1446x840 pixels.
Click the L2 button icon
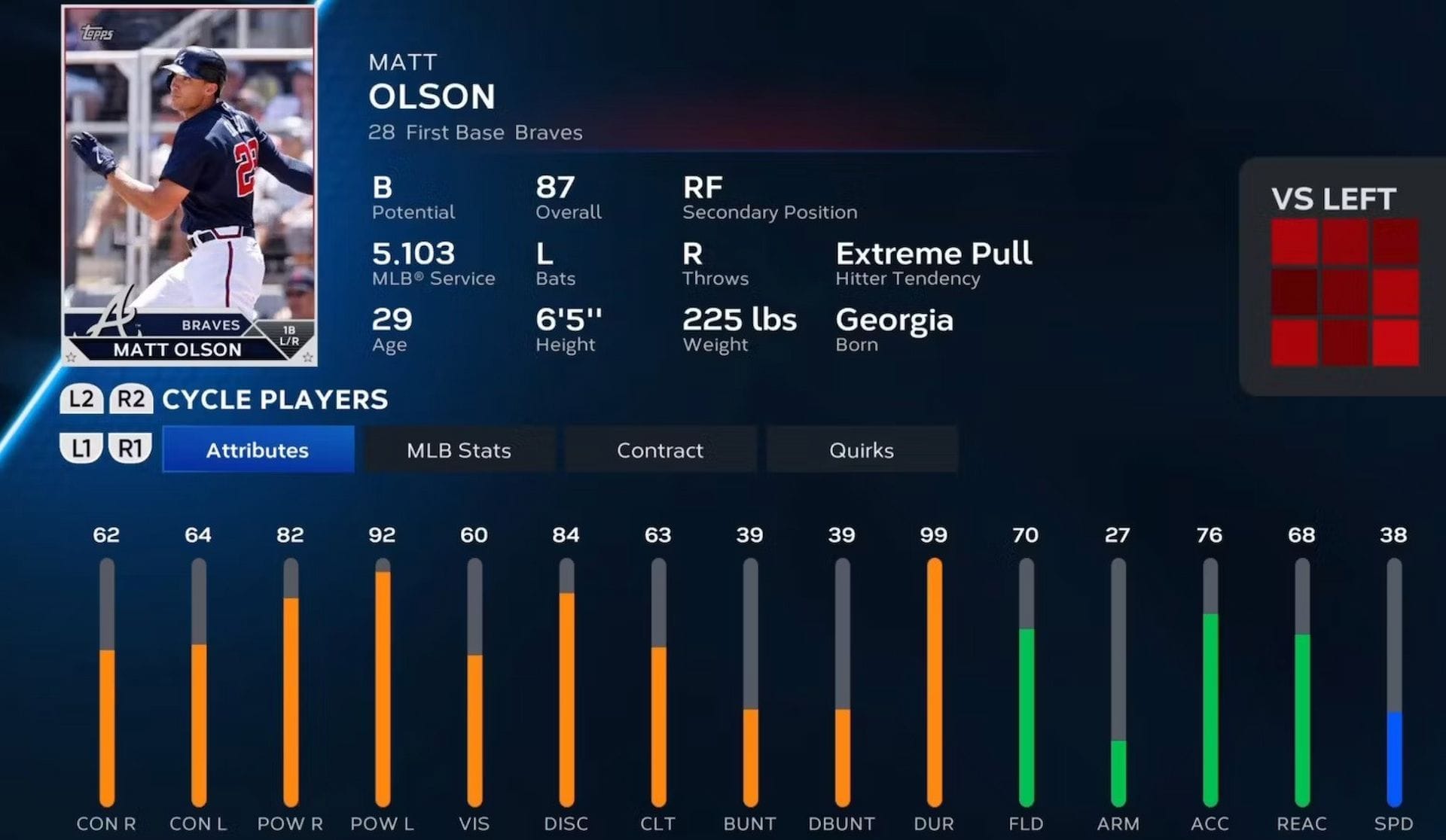(x=81, y=399)
